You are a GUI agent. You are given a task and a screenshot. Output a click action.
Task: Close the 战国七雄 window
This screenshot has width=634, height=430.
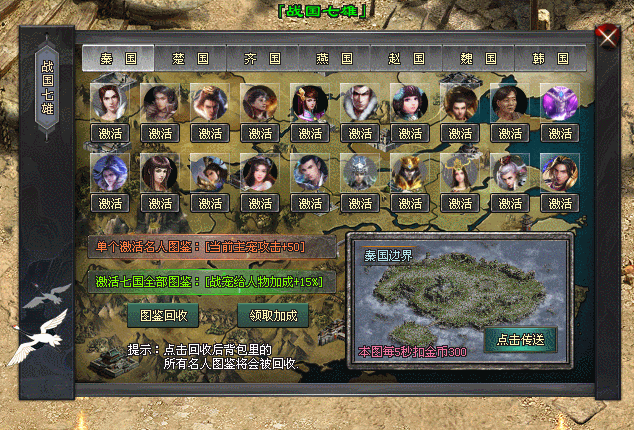pyautogui.click(x=606, y=38)
